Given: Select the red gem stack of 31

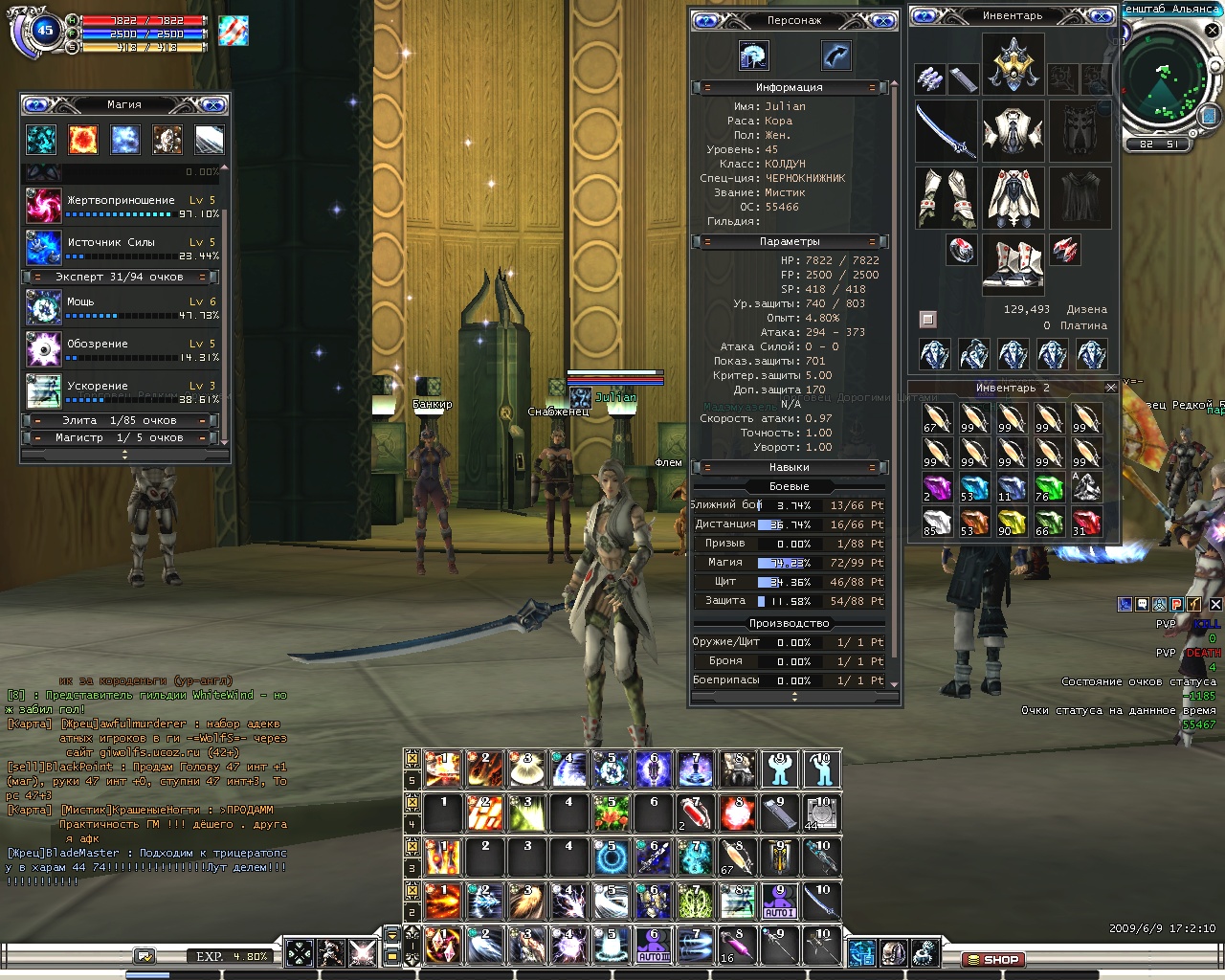Looking at the screenshot, I should [1086, 522].
